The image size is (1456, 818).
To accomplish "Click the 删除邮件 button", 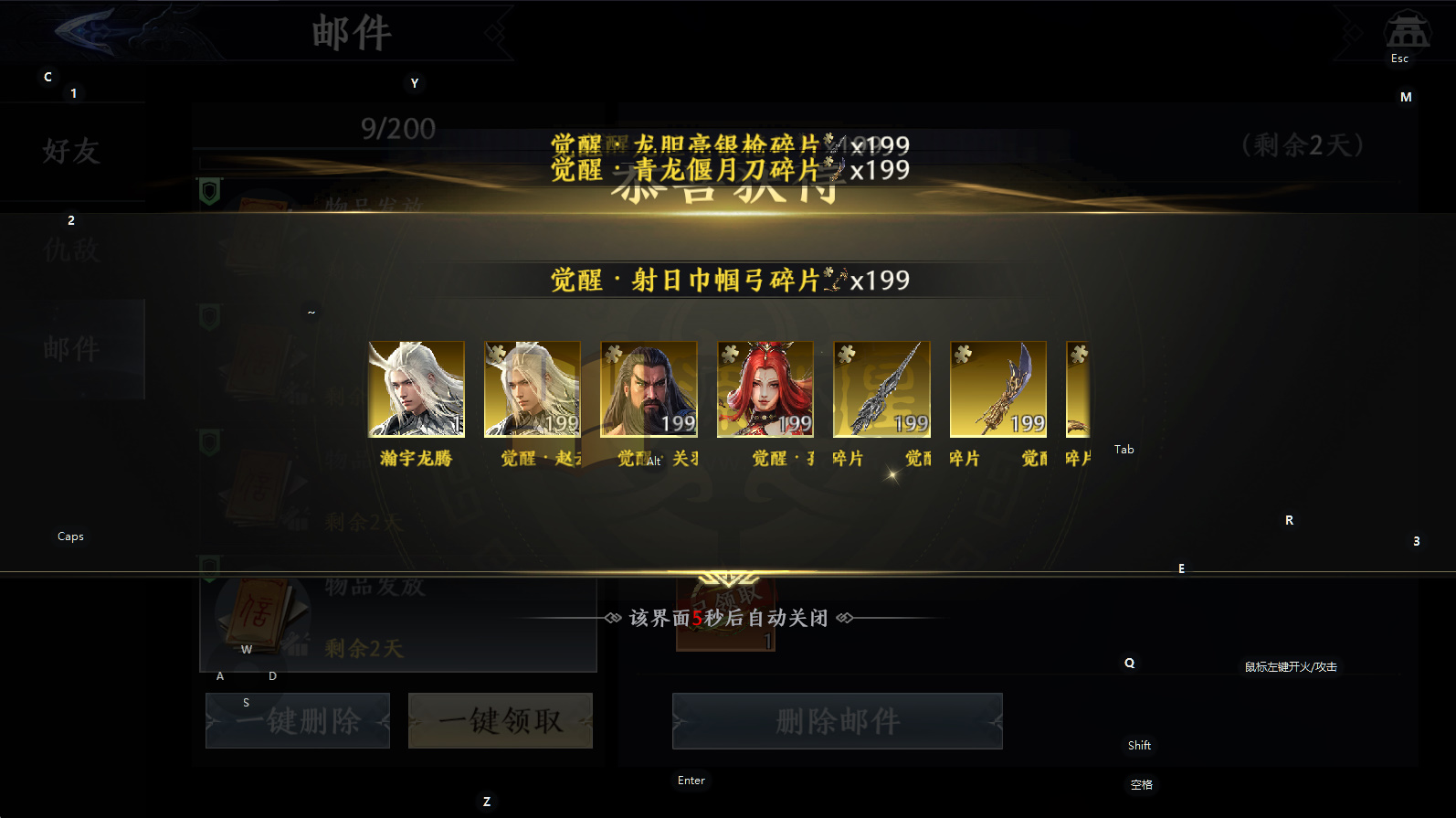I will pos(836,720).
